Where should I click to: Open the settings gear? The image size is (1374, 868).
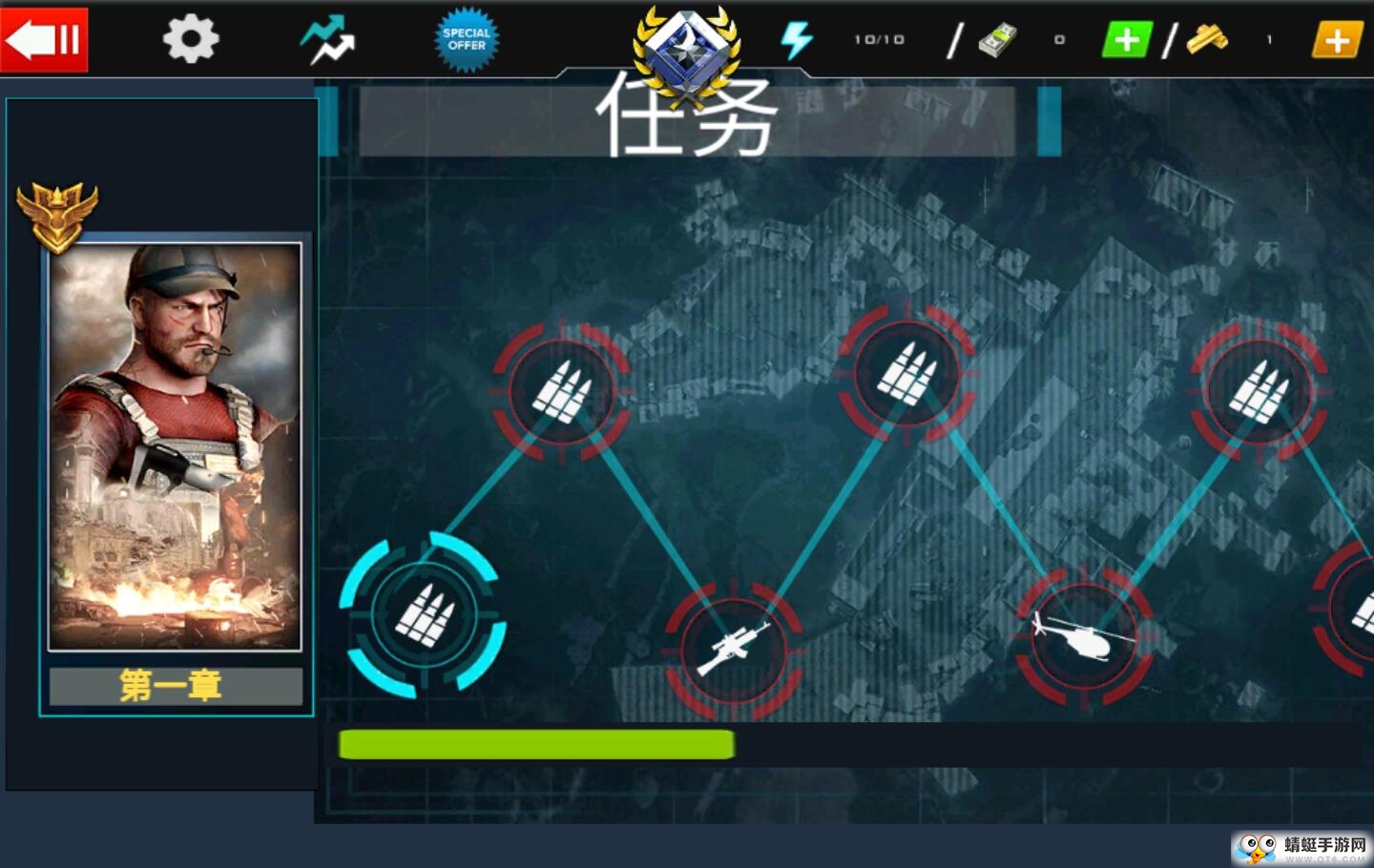[x=190, y=39]
